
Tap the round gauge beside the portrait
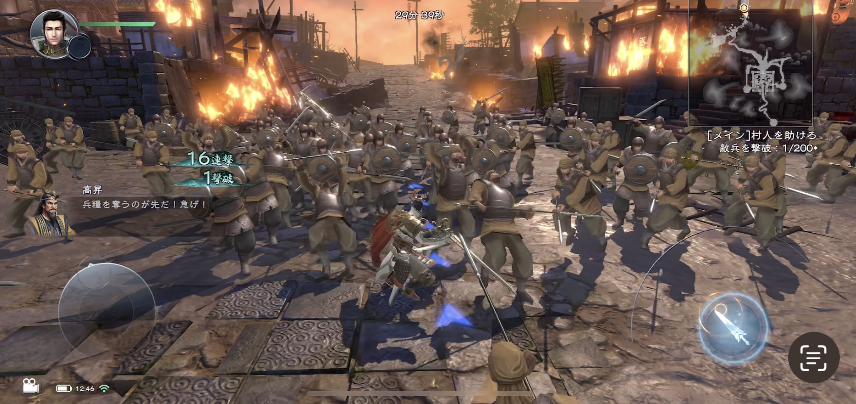click(x=81, y=46)
